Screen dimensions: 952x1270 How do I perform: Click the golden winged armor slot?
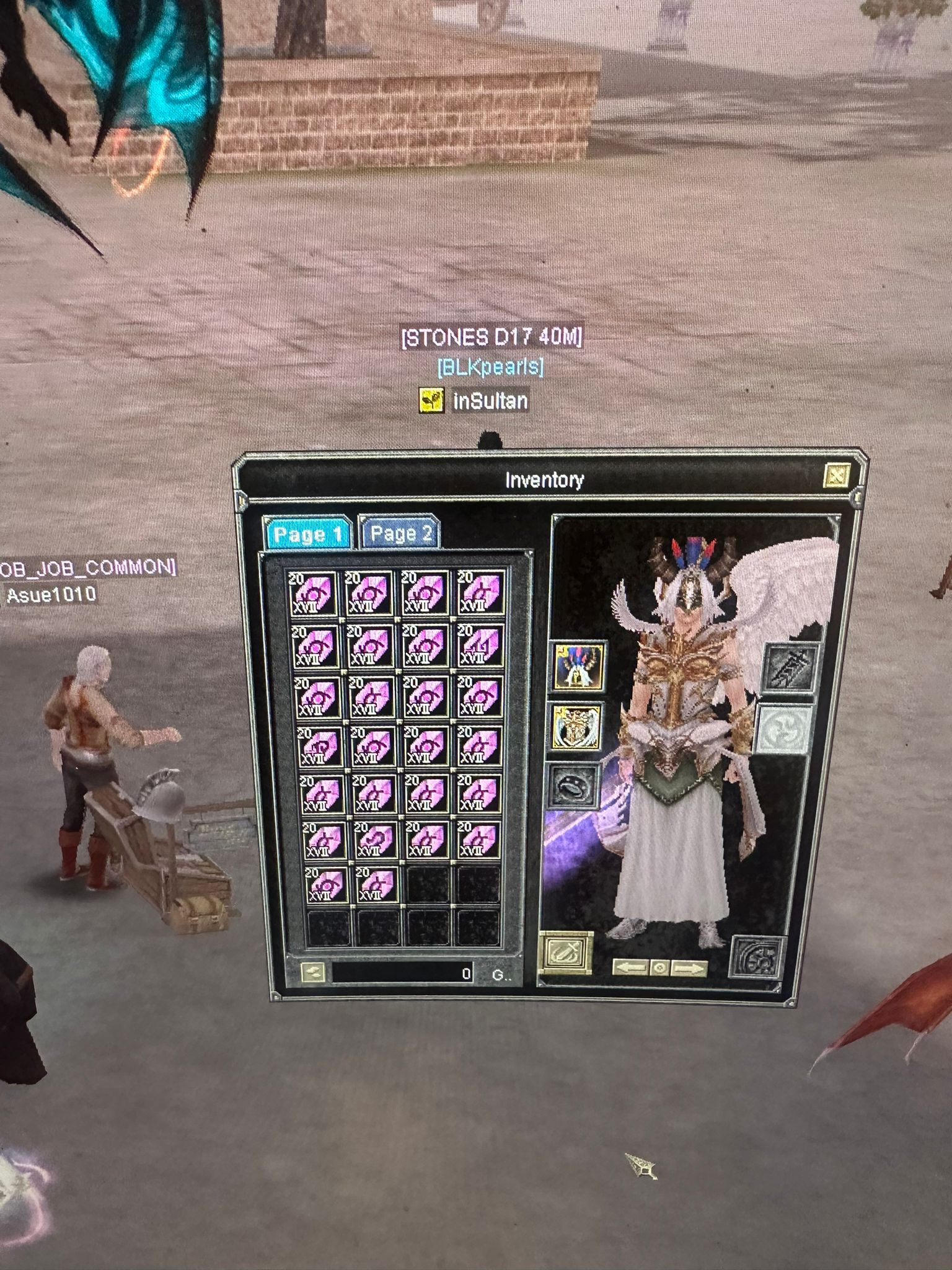click(577, 727)
